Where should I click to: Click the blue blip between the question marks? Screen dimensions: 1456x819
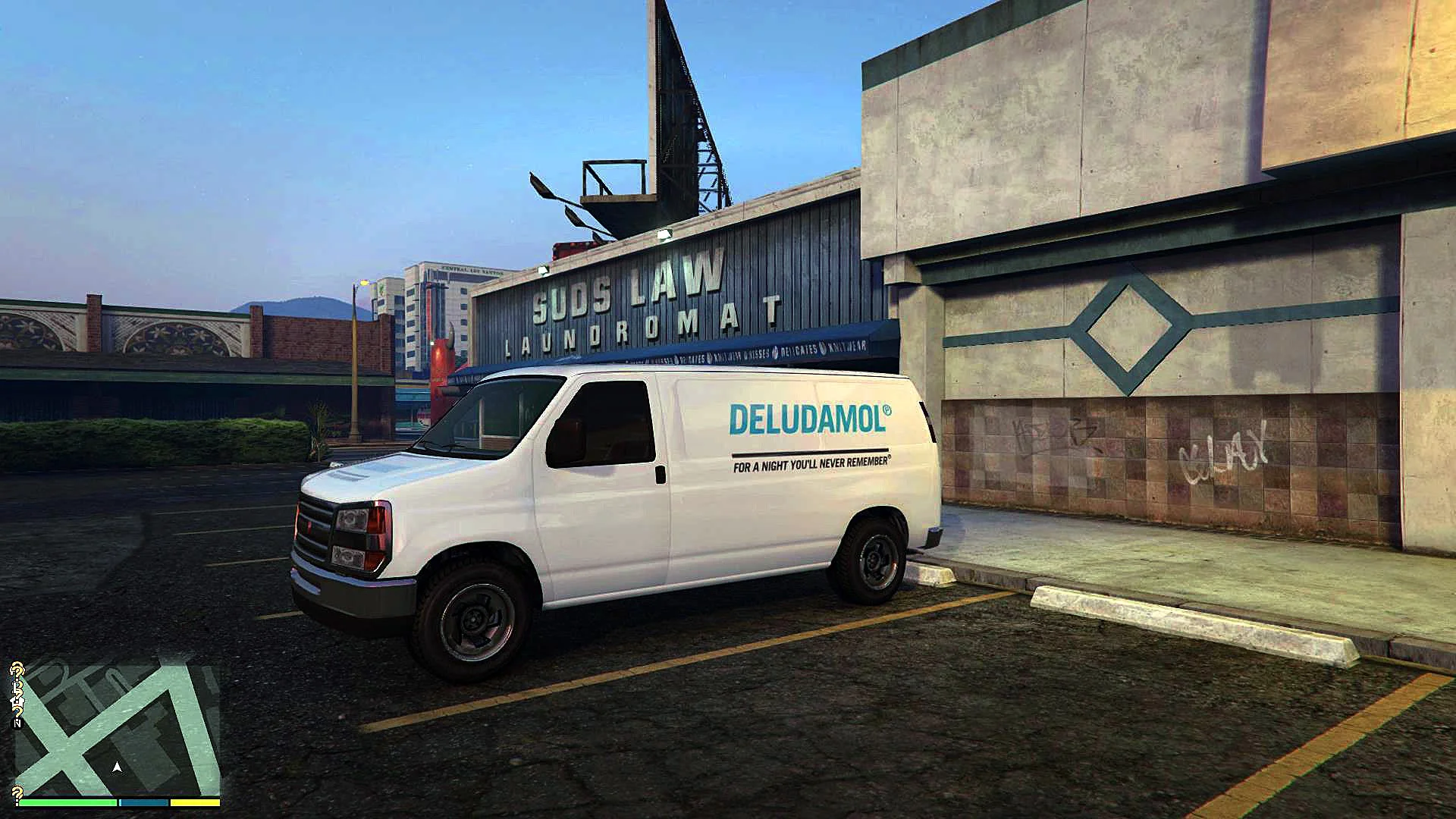point(14,712)
